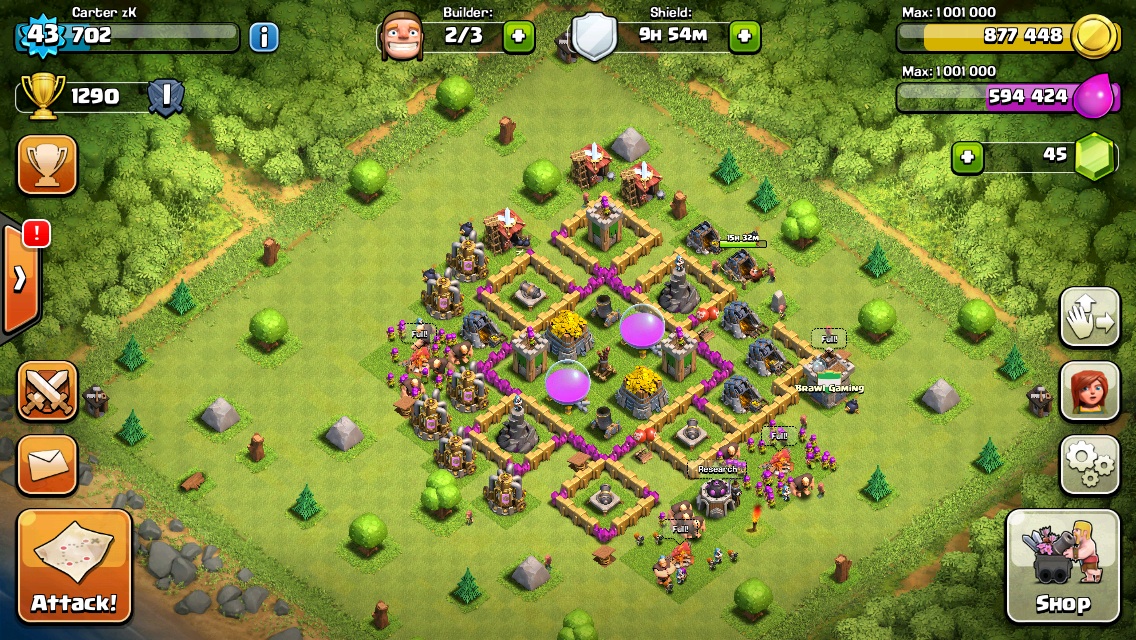Image resolution: width=1136 pixels, height=640 pixels.
Task: Tap the level 43 experience badge
Action: coord(42,36)
